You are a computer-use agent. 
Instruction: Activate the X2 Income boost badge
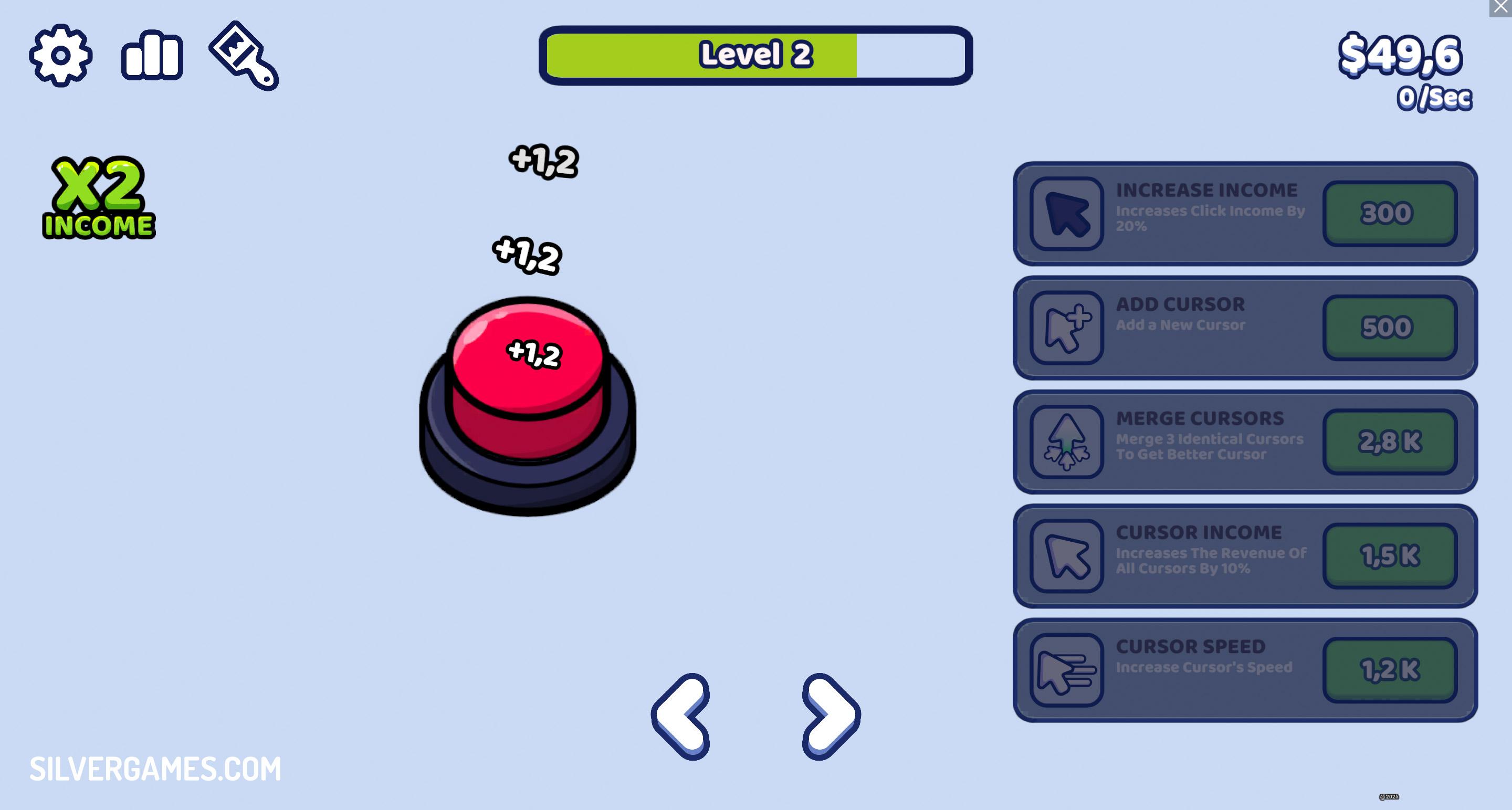coord(100,197)
